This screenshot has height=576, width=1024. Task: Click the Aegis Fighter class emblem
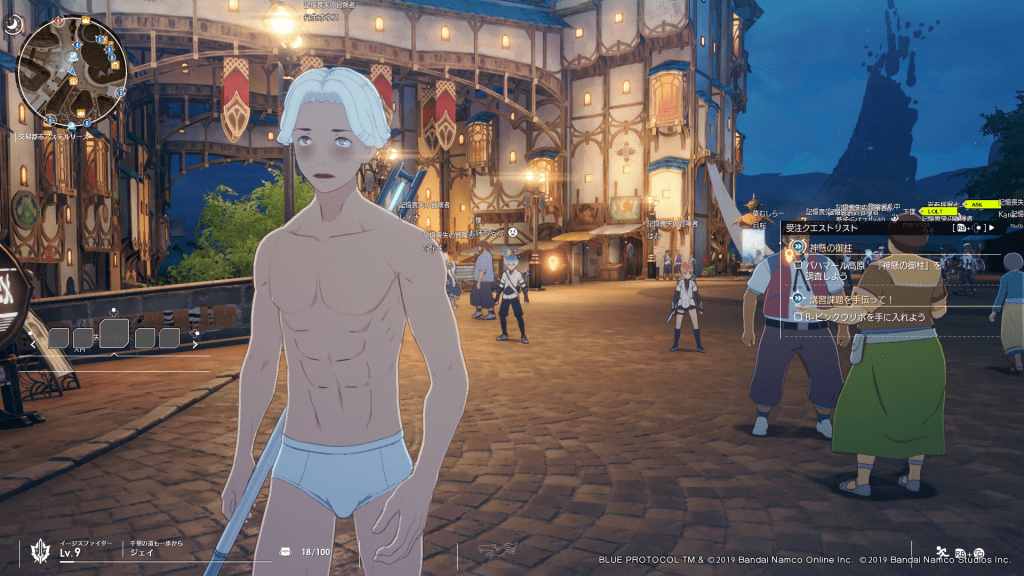(42, 550)
